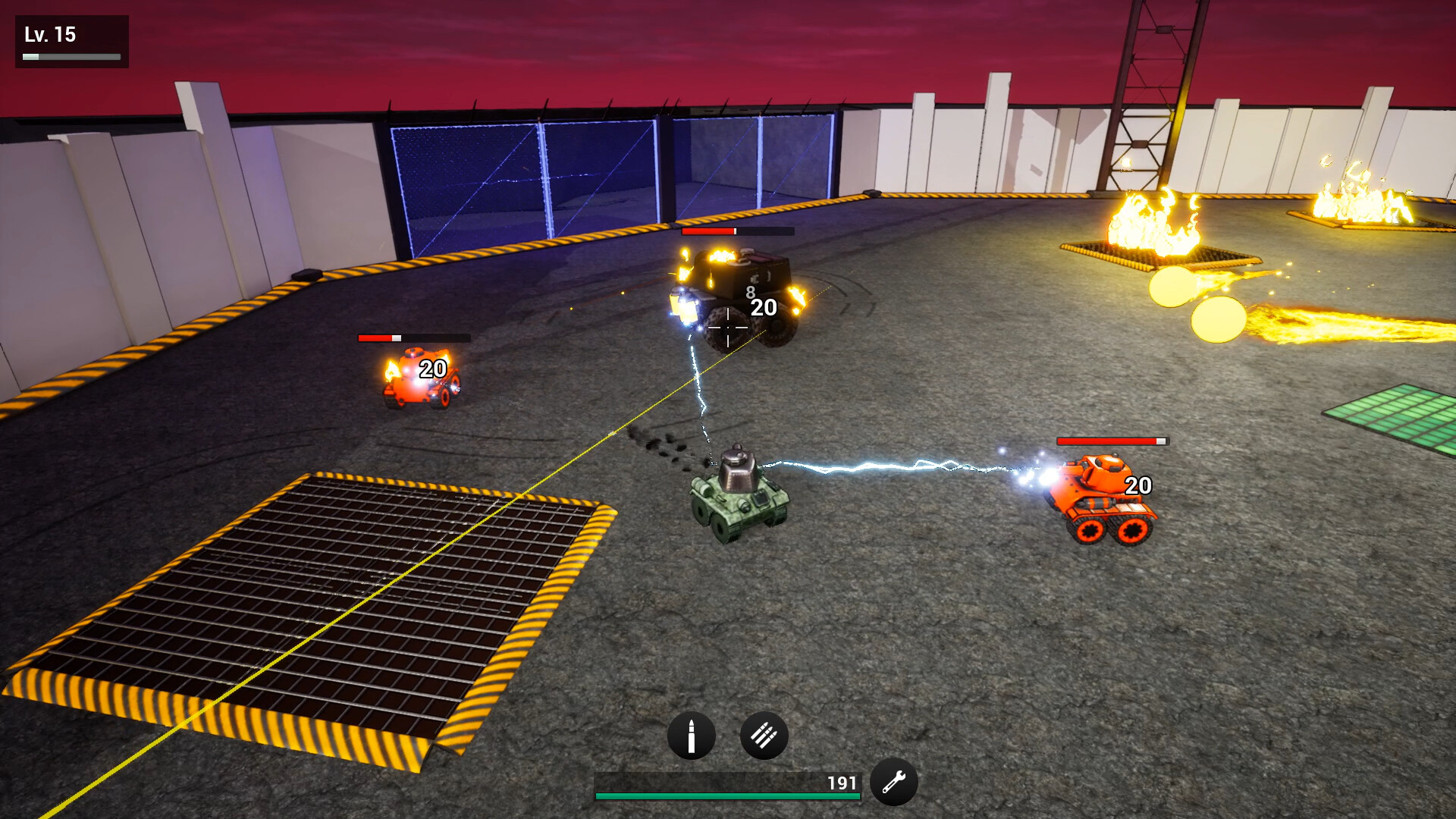Click the crosshair over the black tank
Image resolution: width=1456 pixels, height=819 pixels.
726,328
